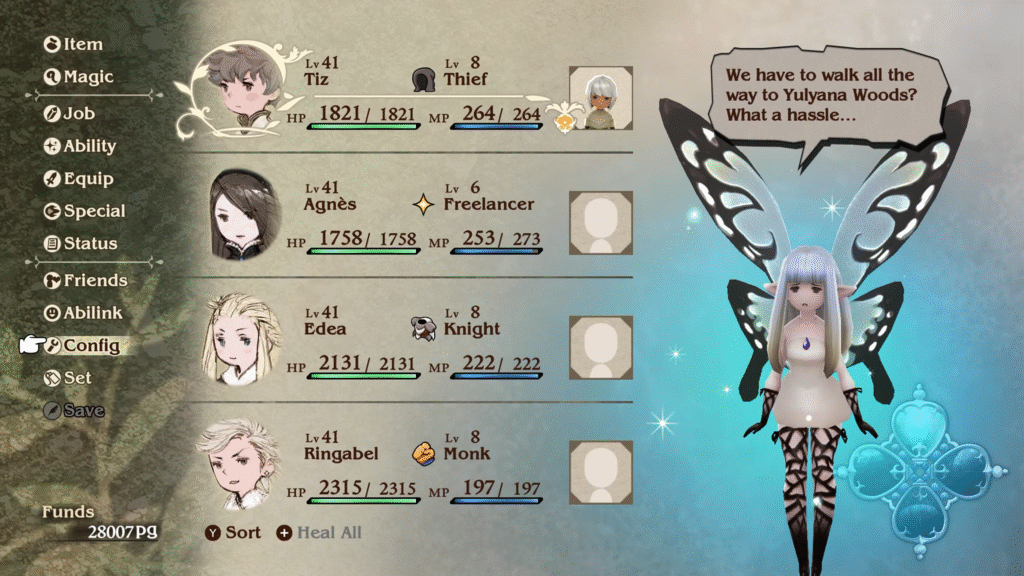1024x576 pixels.
Task: Click the Sort button
Action: coord(233,532)
